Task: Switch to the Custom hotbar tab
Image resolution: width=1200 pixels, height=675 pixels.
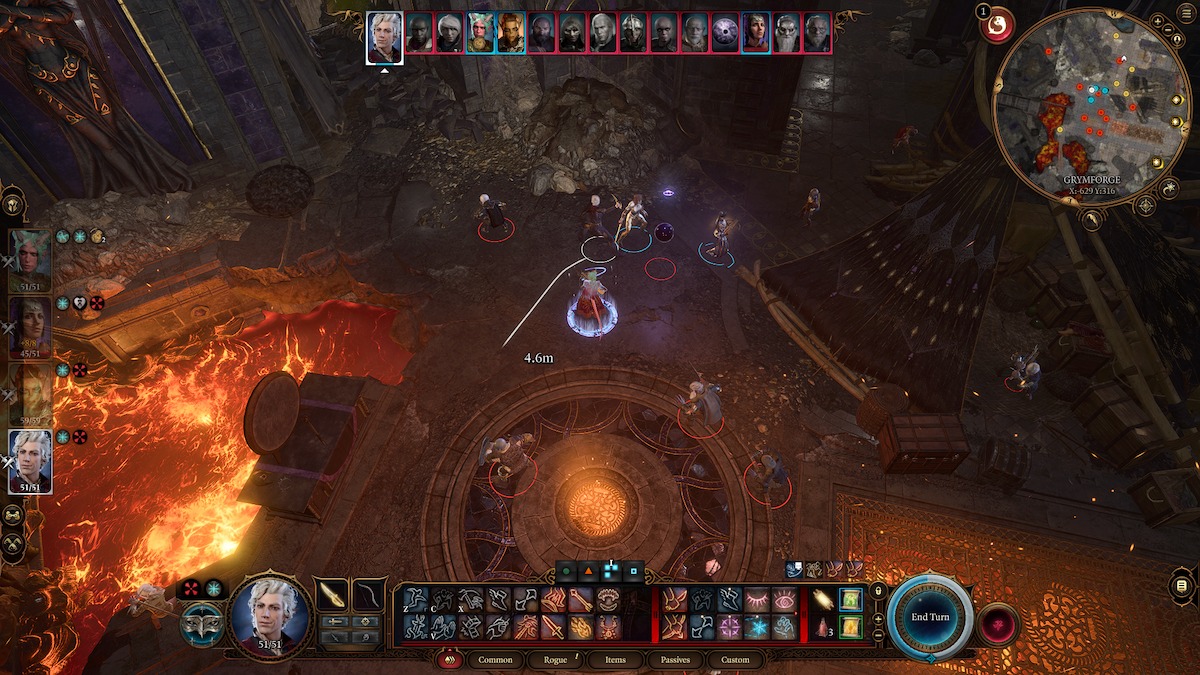Action: click(734, 660)
